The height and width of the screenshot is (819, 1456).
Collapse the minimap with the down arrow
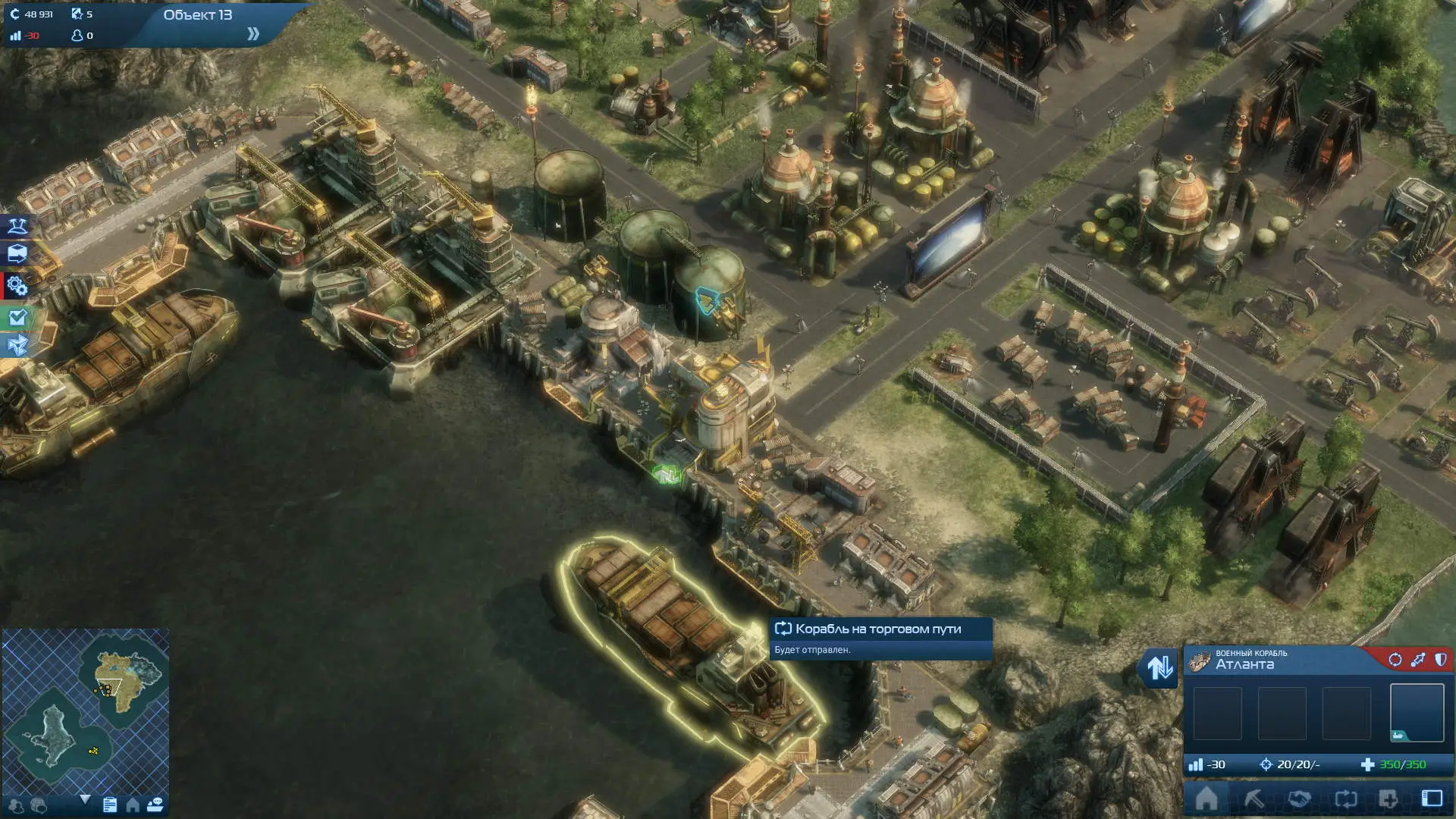click(85, 799)
